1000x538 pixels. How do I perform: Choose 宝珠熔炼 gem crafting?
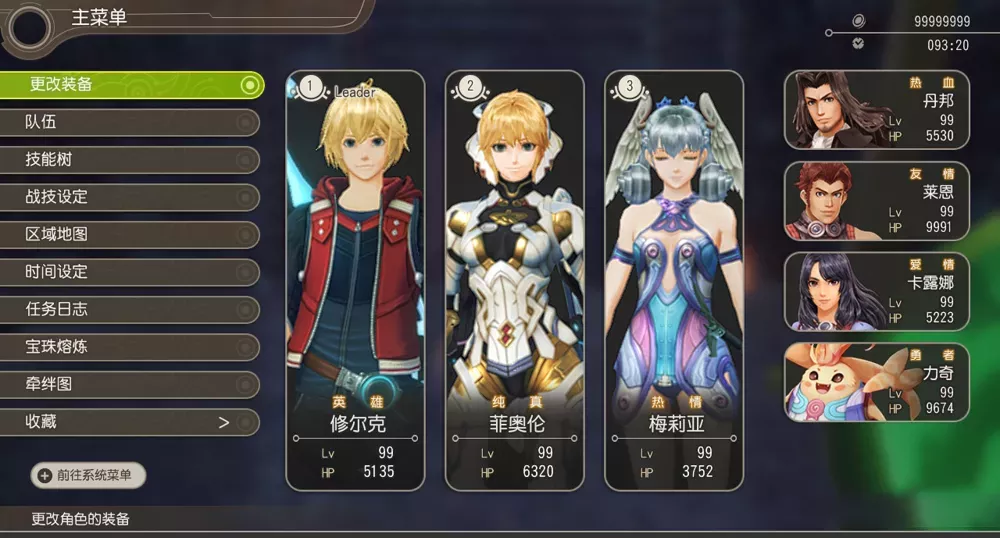130,347
